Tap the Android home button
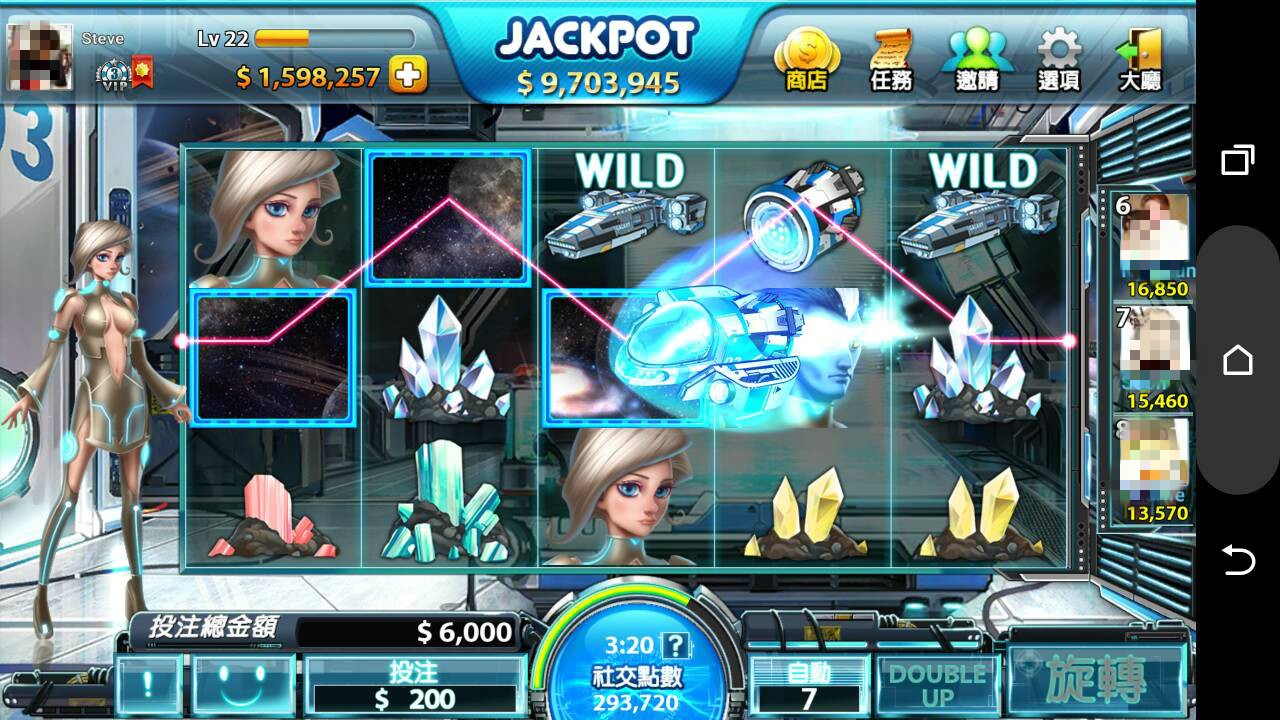Viewport: 1280px width, 720px height. (x=1238, y=360)
